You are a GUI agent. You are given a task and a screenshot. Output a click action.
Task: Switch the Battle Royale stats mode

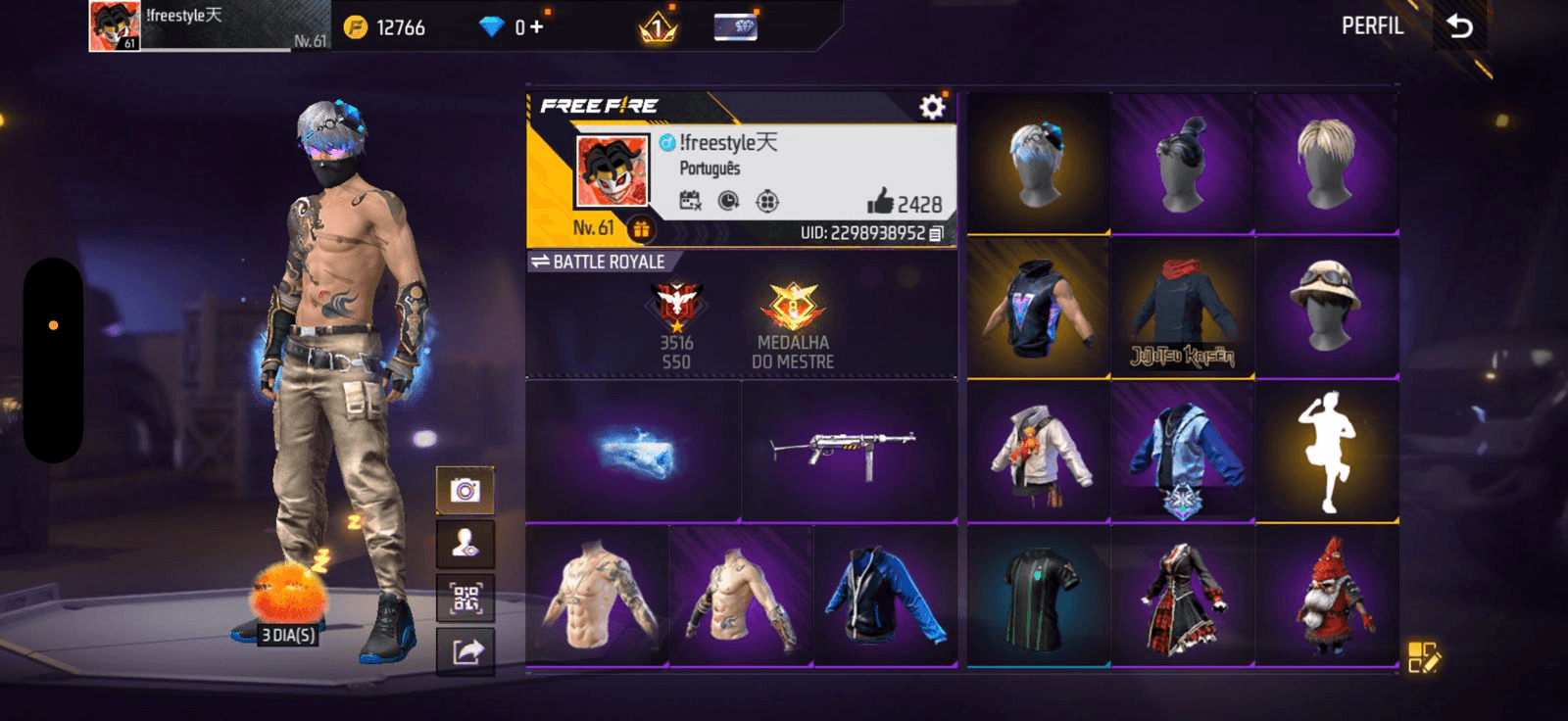(540, 262)
